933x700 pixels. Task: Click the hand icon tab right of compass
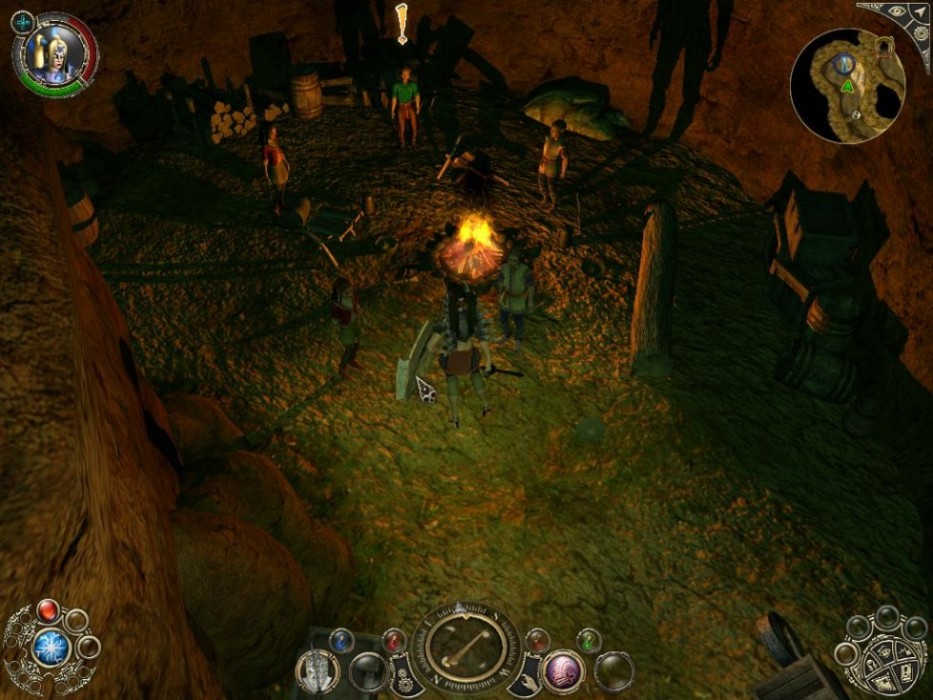point(522,678)
